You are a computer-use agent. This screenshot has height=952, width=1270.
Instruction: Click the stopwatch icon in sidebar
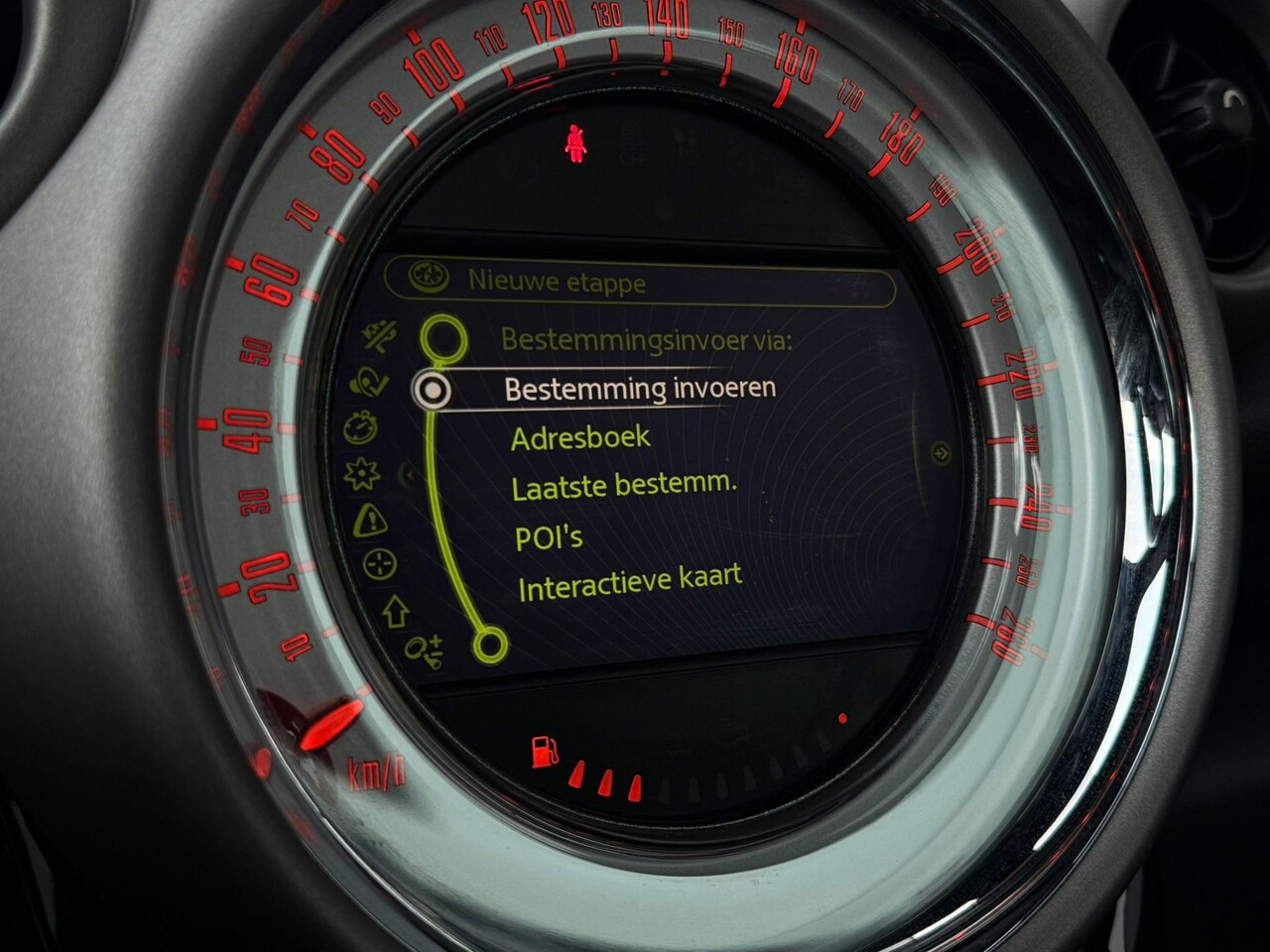(x=360, y=428)
